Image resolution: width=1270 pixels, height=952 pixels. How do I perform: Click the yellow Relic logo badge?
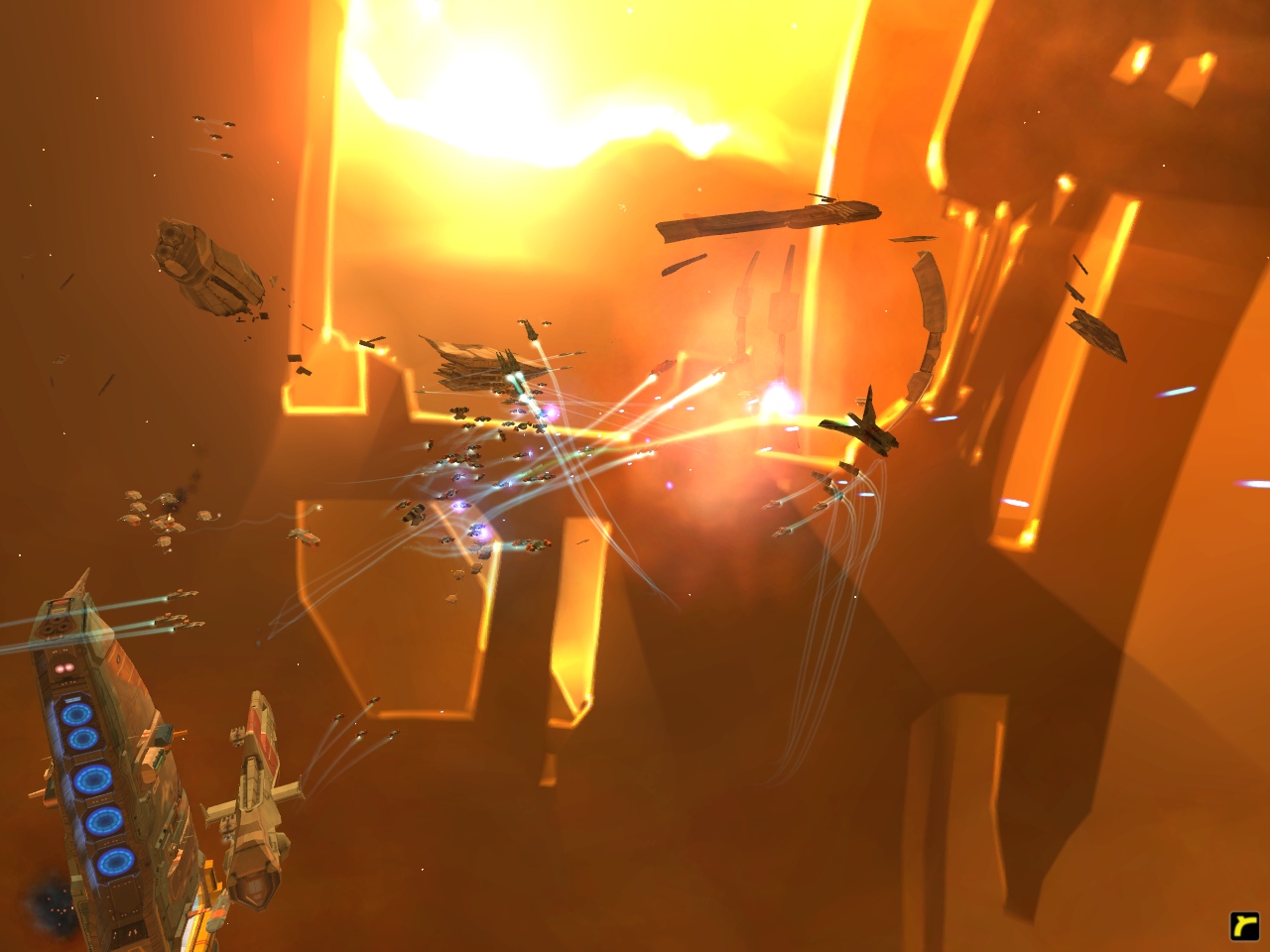tap(1243, 925)
